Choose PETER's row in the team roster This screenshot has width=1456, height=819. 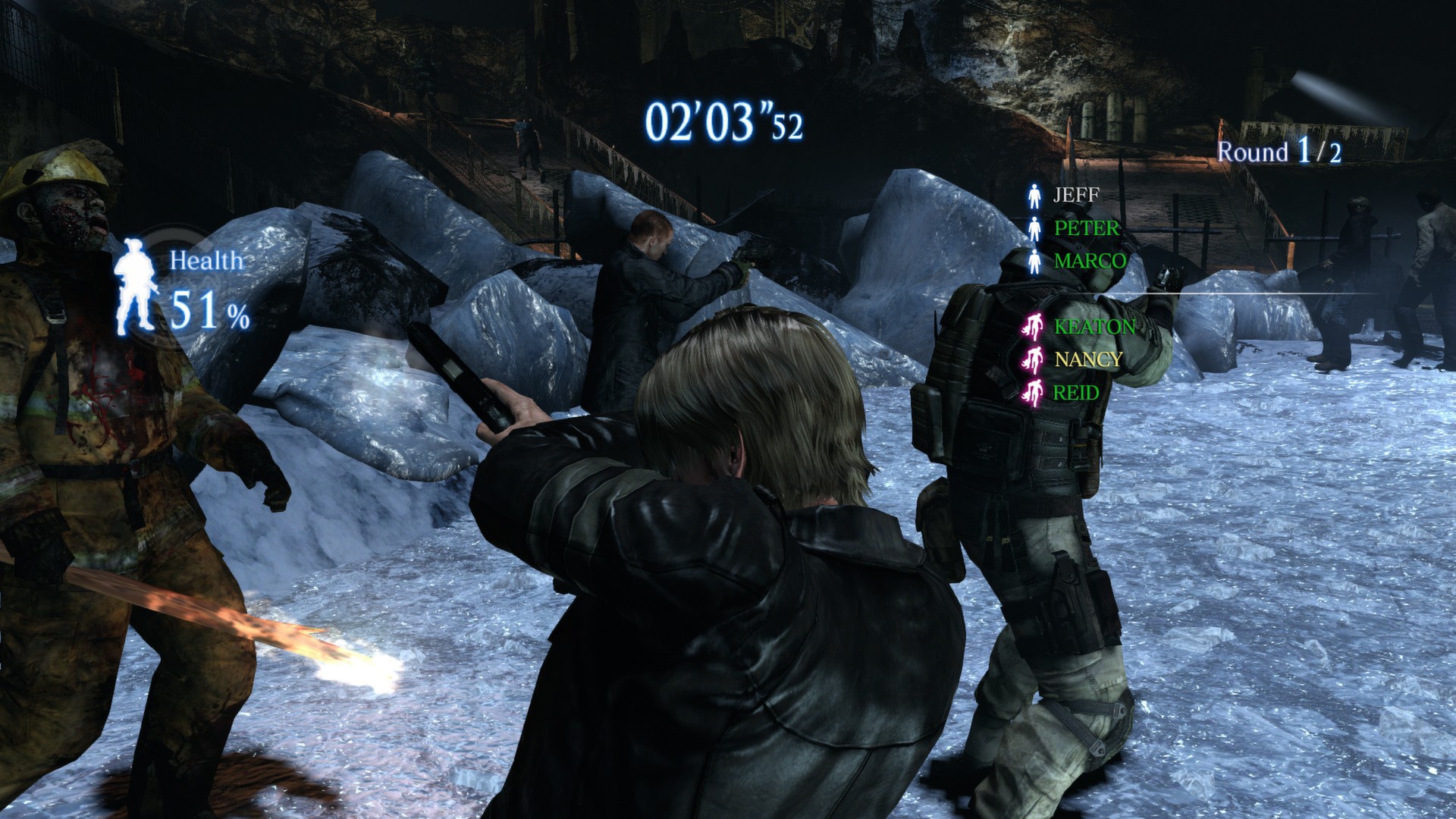point(1086,228)
